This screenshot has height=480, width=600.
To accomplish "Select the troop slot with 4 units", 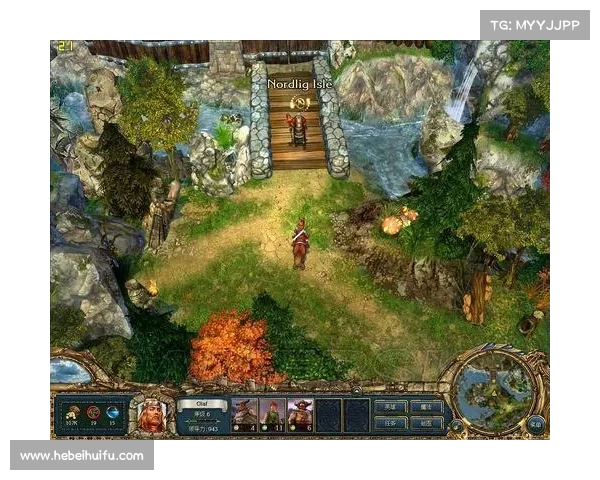I will tap(245, 413).
